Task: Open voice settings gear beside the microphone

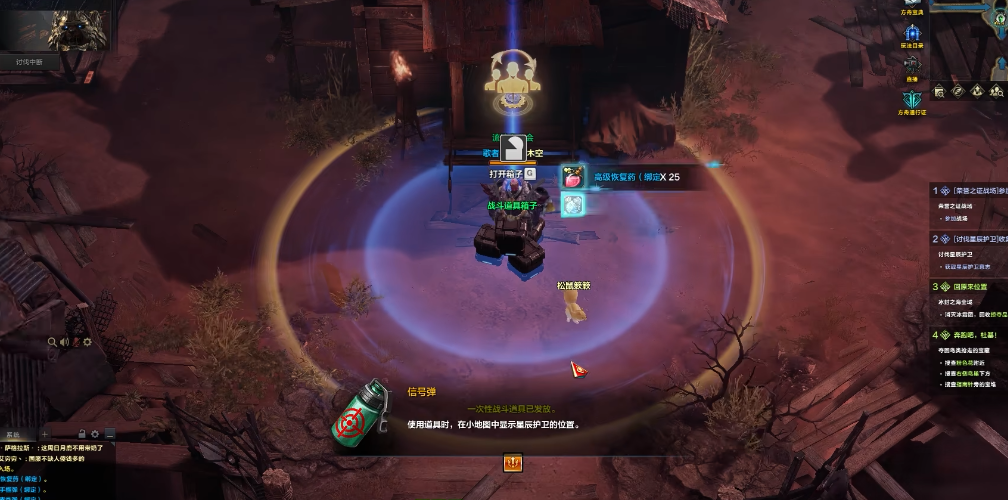Action: tap(87, 342)
